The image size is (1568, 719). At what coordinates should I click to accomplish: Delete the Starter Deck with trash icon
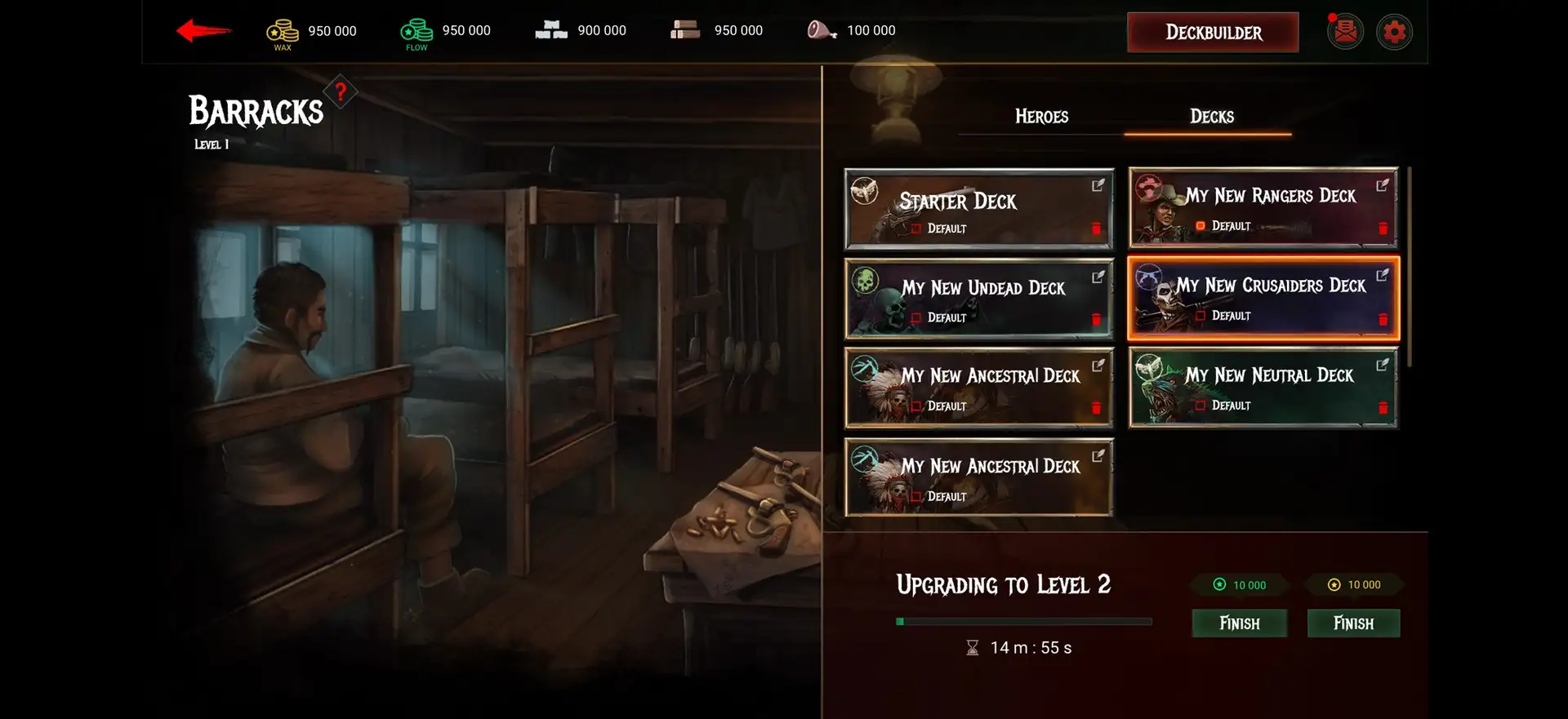coord(1096,229)
